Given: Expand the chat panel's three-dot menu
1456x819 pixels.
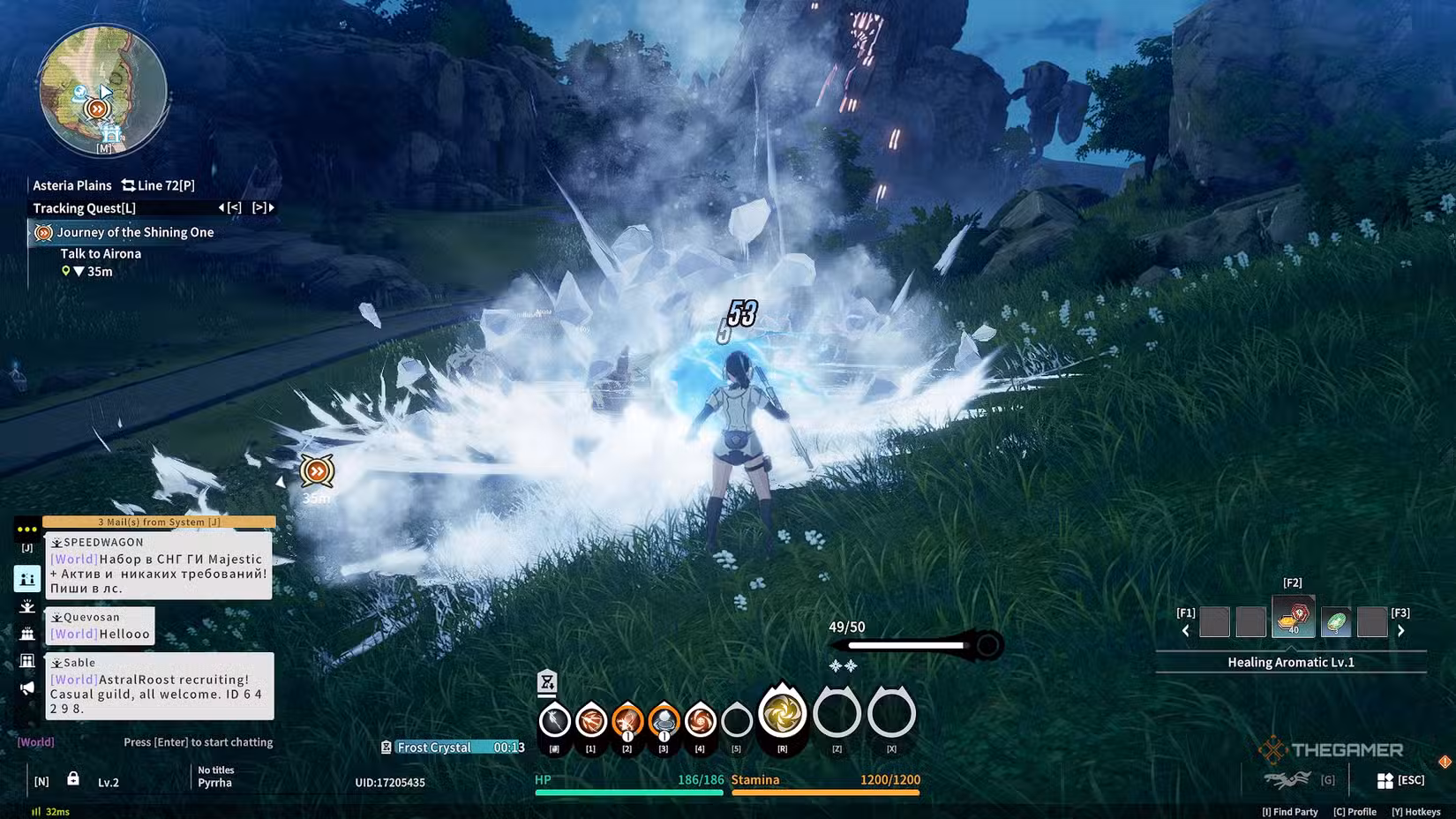Looking at the screenshot, I should [26, 530].
